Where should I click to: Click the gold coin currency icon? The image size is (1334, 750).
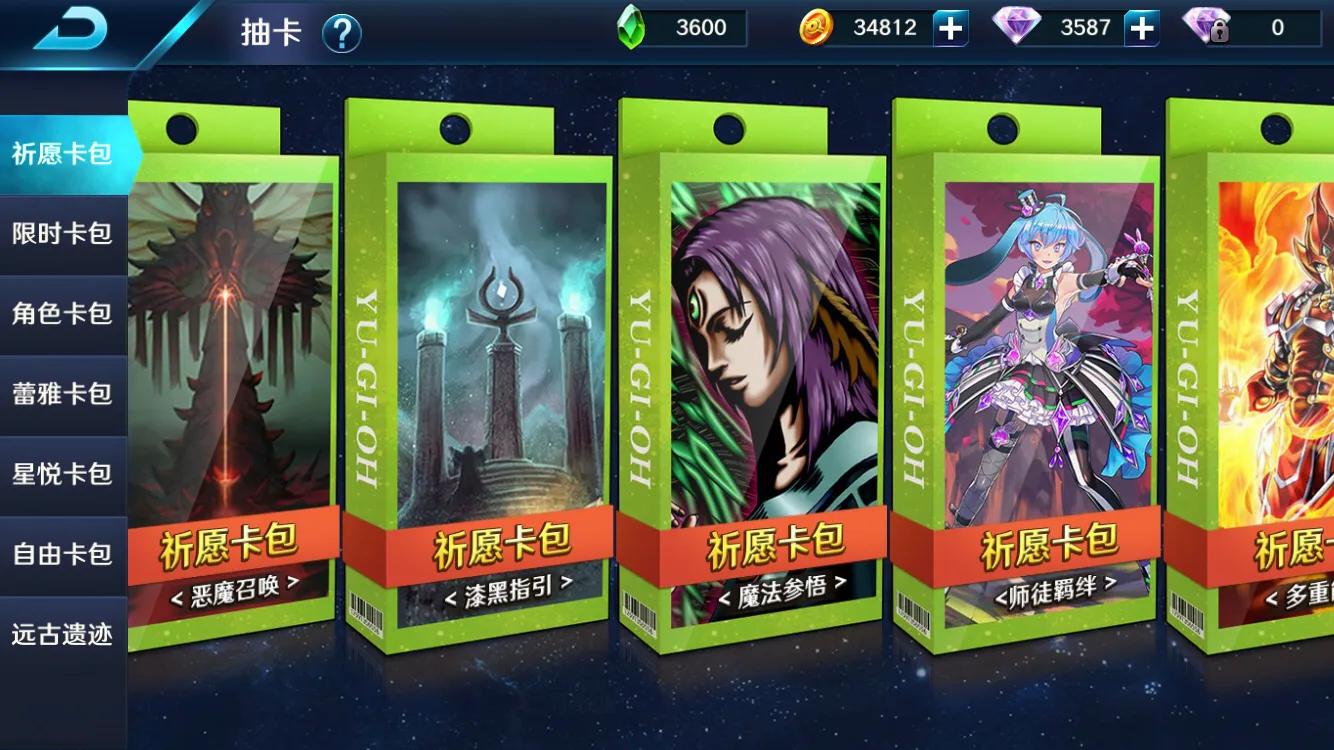pos(816,27)
